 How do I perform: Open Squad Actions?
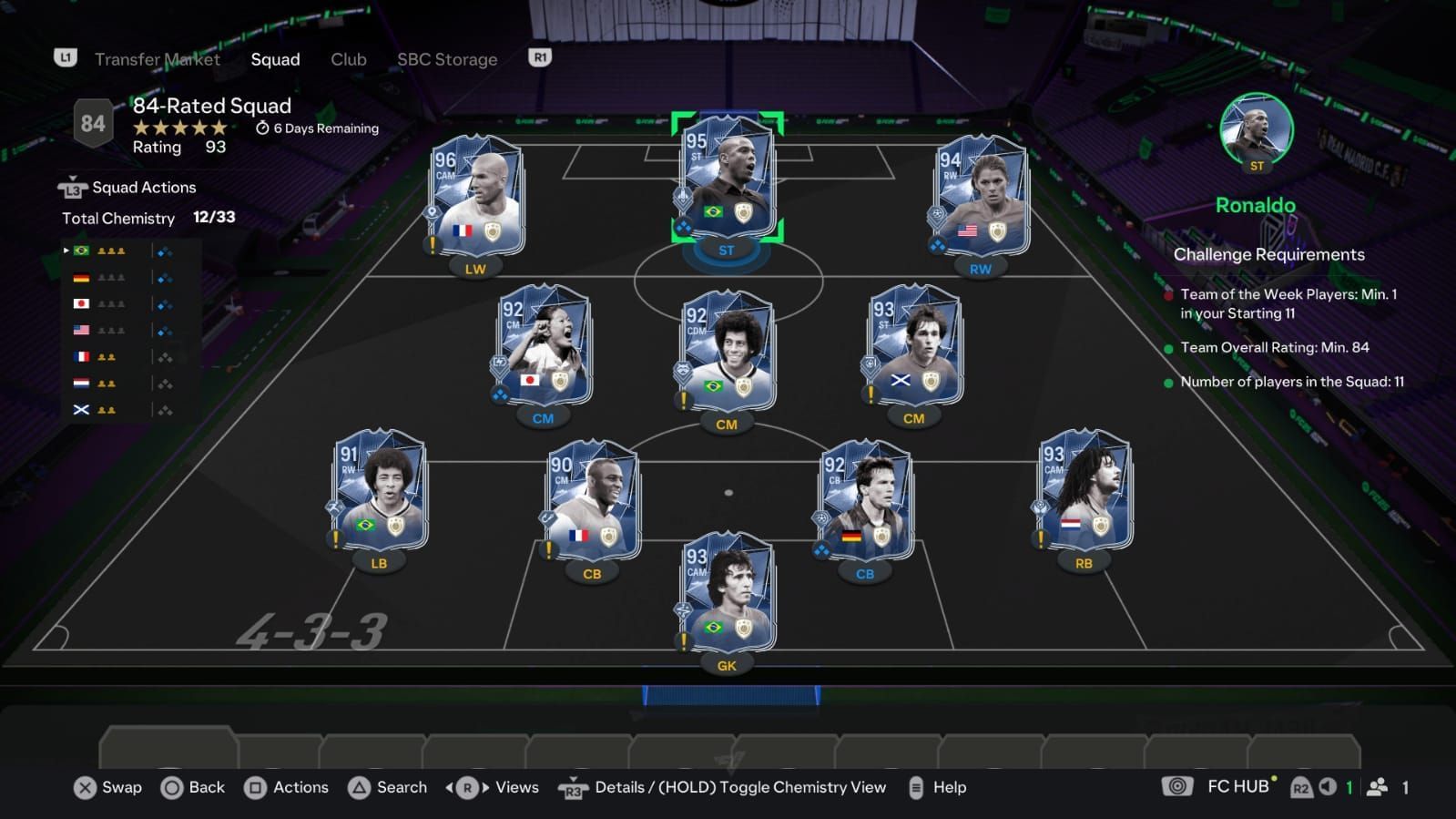point(143,187)
